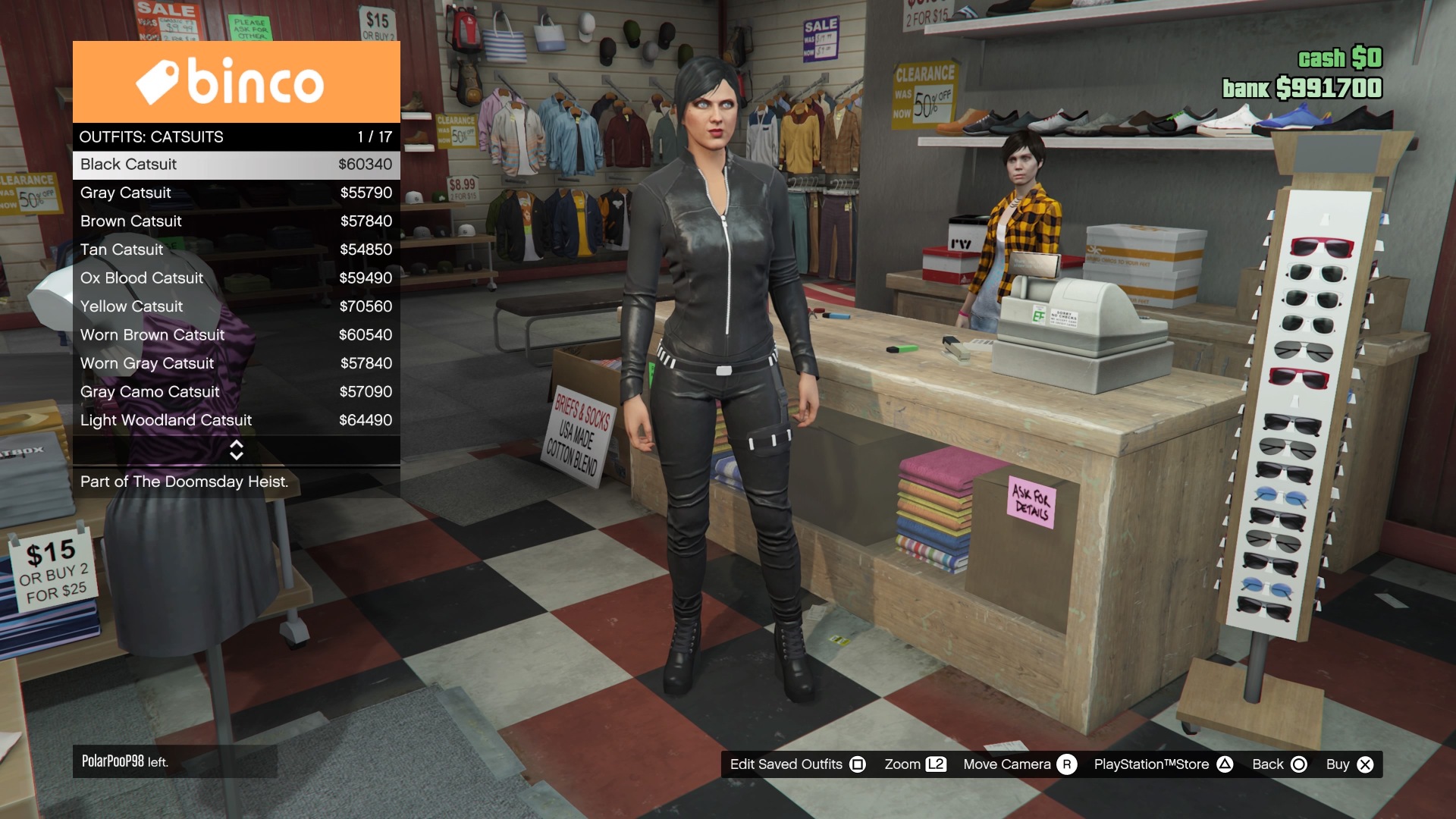Open the 1 / 17 page indicator

click(x=373, y=136)
